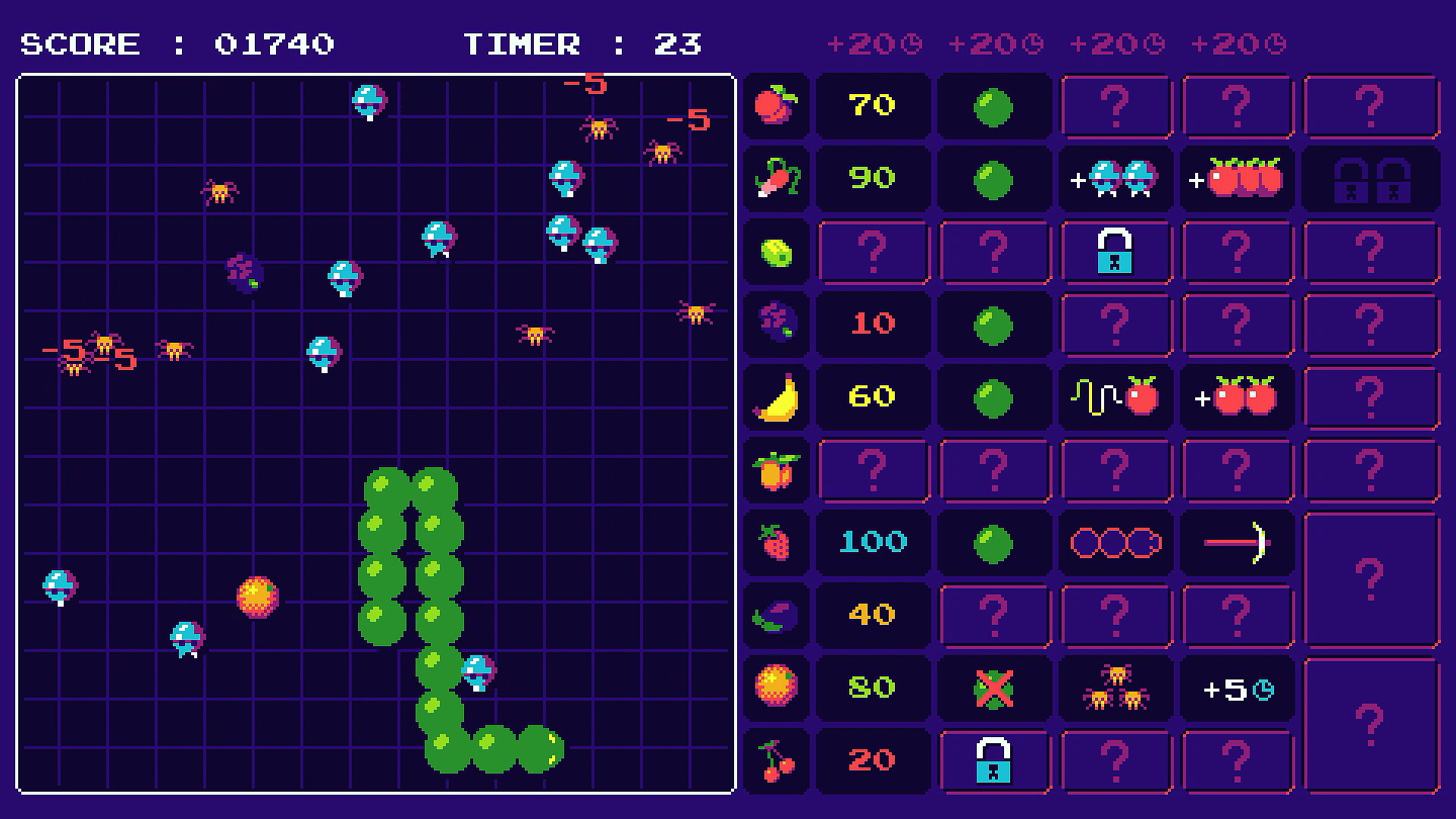This screenshot has height=819, width=1456.
Task: Click the crossed-out green apple in the orange row
Action: point(994,687)
